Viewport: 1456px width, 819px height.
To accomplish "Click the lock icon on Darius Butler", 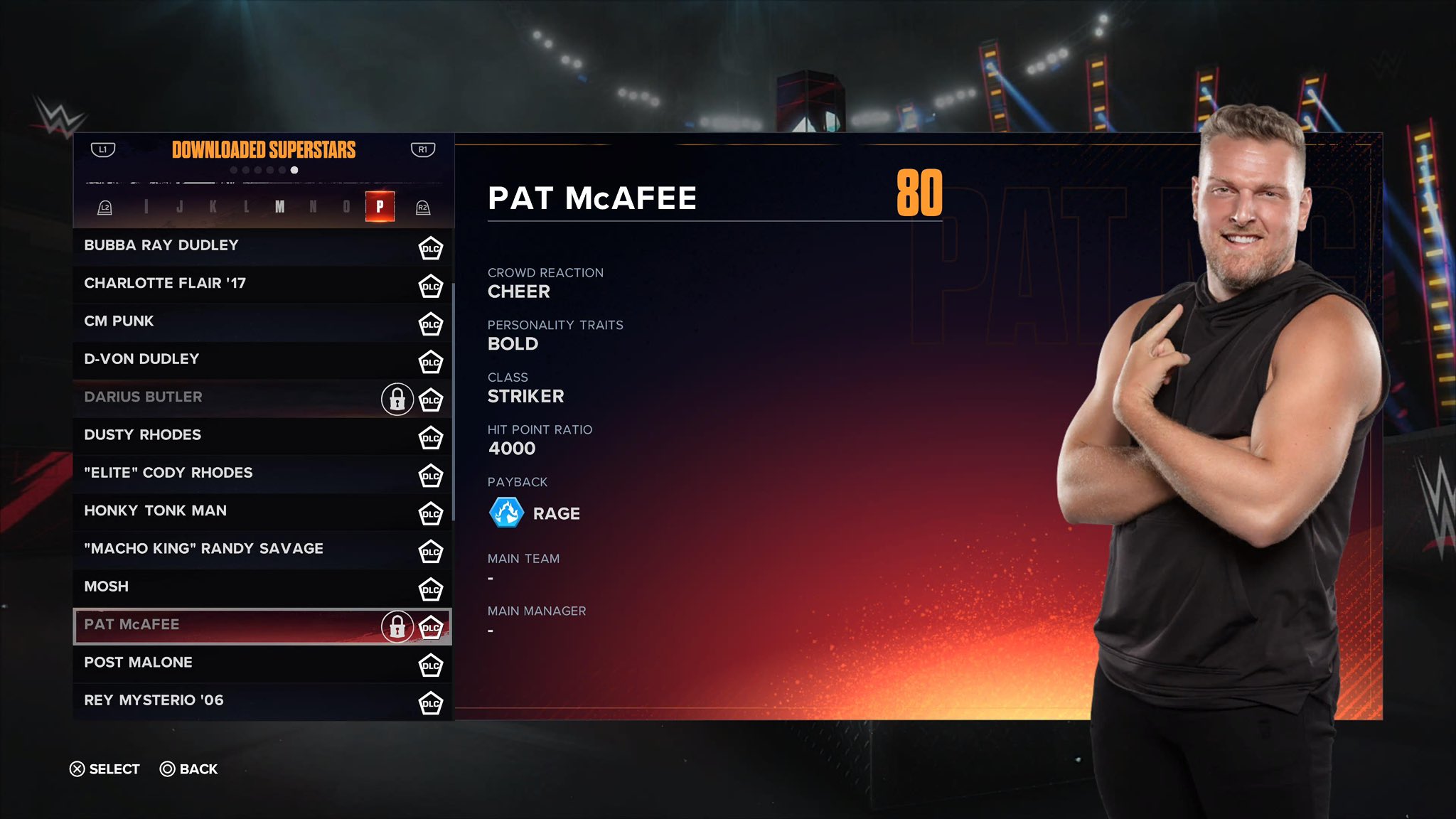I will pos(397,400).
